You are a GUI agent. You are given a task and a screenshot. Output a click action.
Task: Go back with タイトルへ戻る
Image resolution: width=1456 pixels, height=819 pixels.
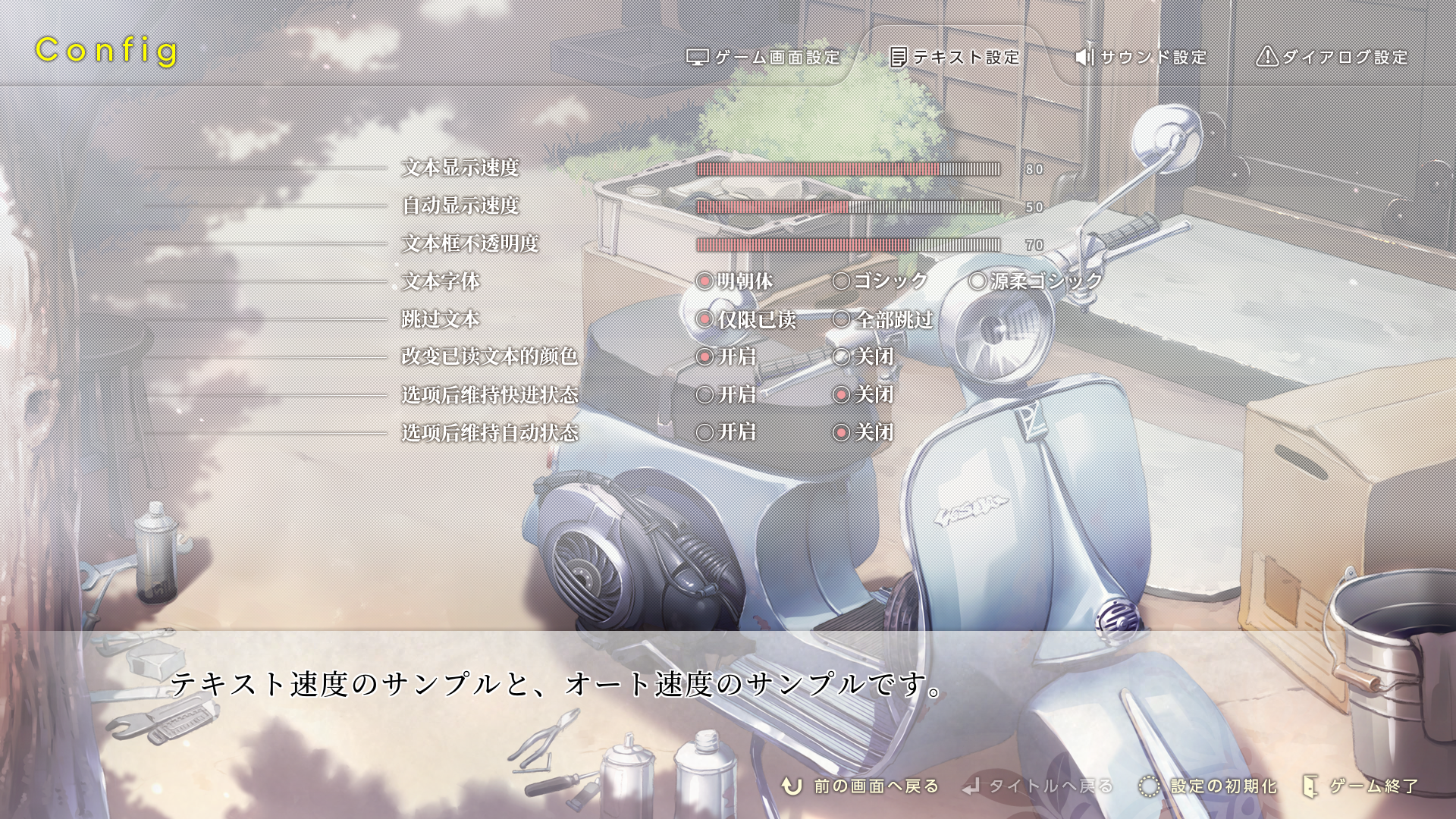pyautogui.click(x=1037, y=786)
